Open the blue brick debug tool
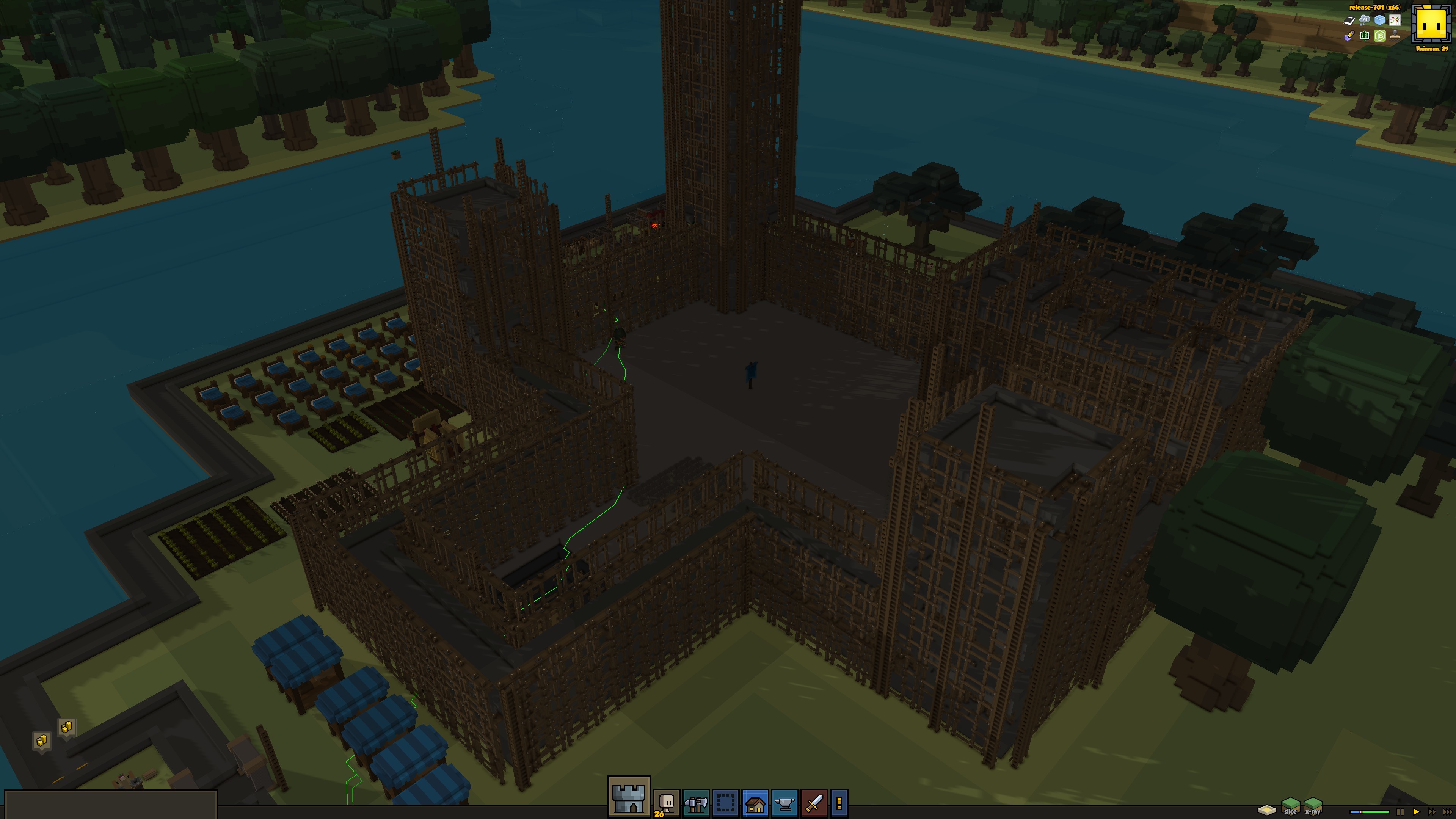 click(1380, 20)
